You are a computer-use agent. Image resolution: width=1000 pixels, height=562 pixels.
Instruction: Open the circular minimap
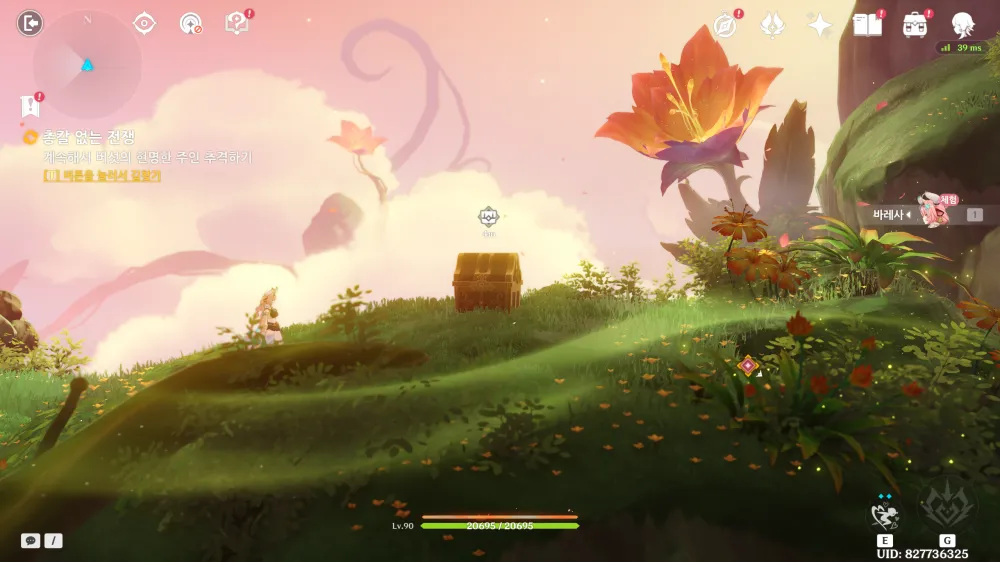[87, 65]
